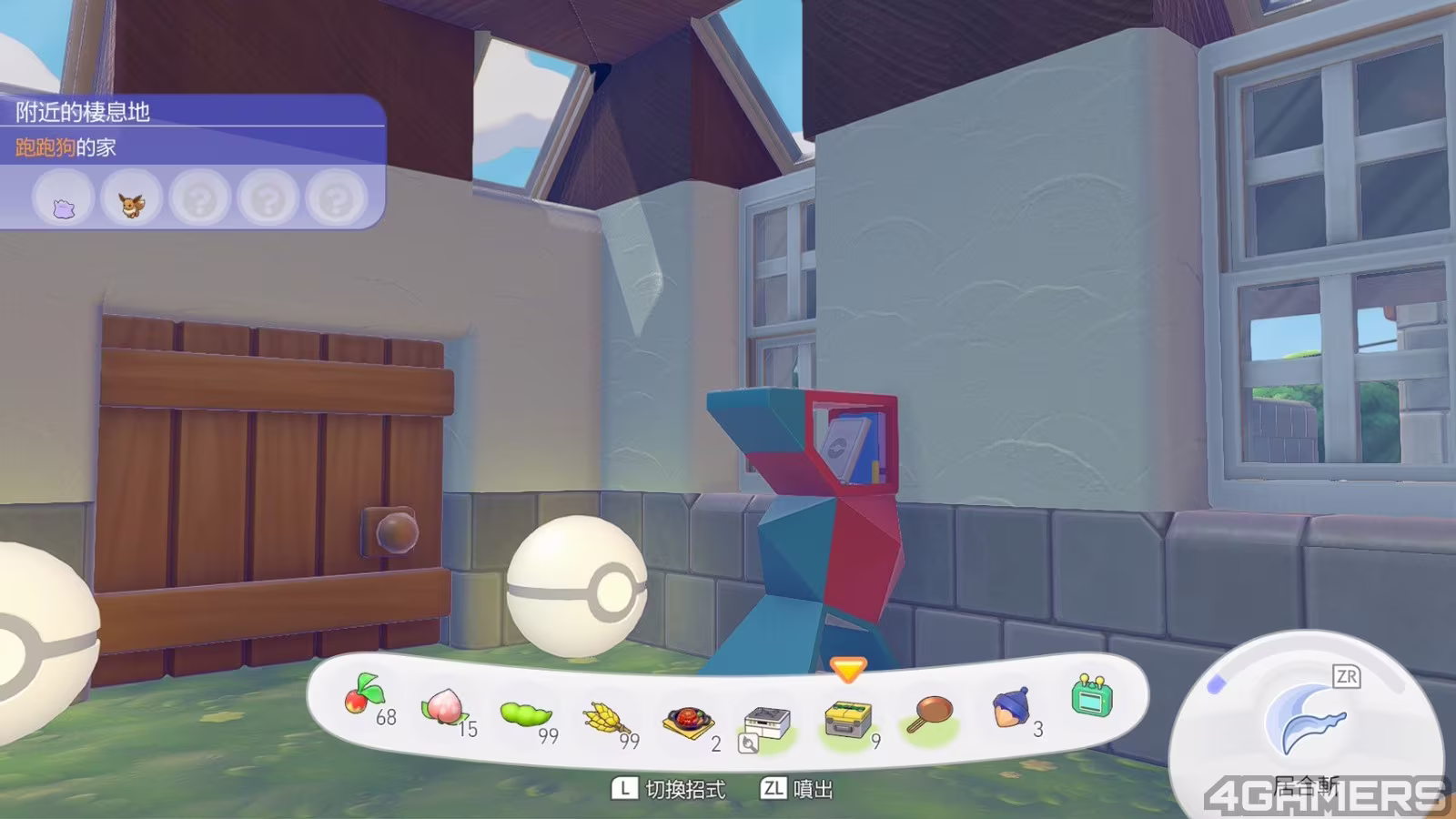Image resolution: width=1456 pixels, height=819 pixels.
Task: Select the pink peach hotbar slot
Action: click(442, 706)
